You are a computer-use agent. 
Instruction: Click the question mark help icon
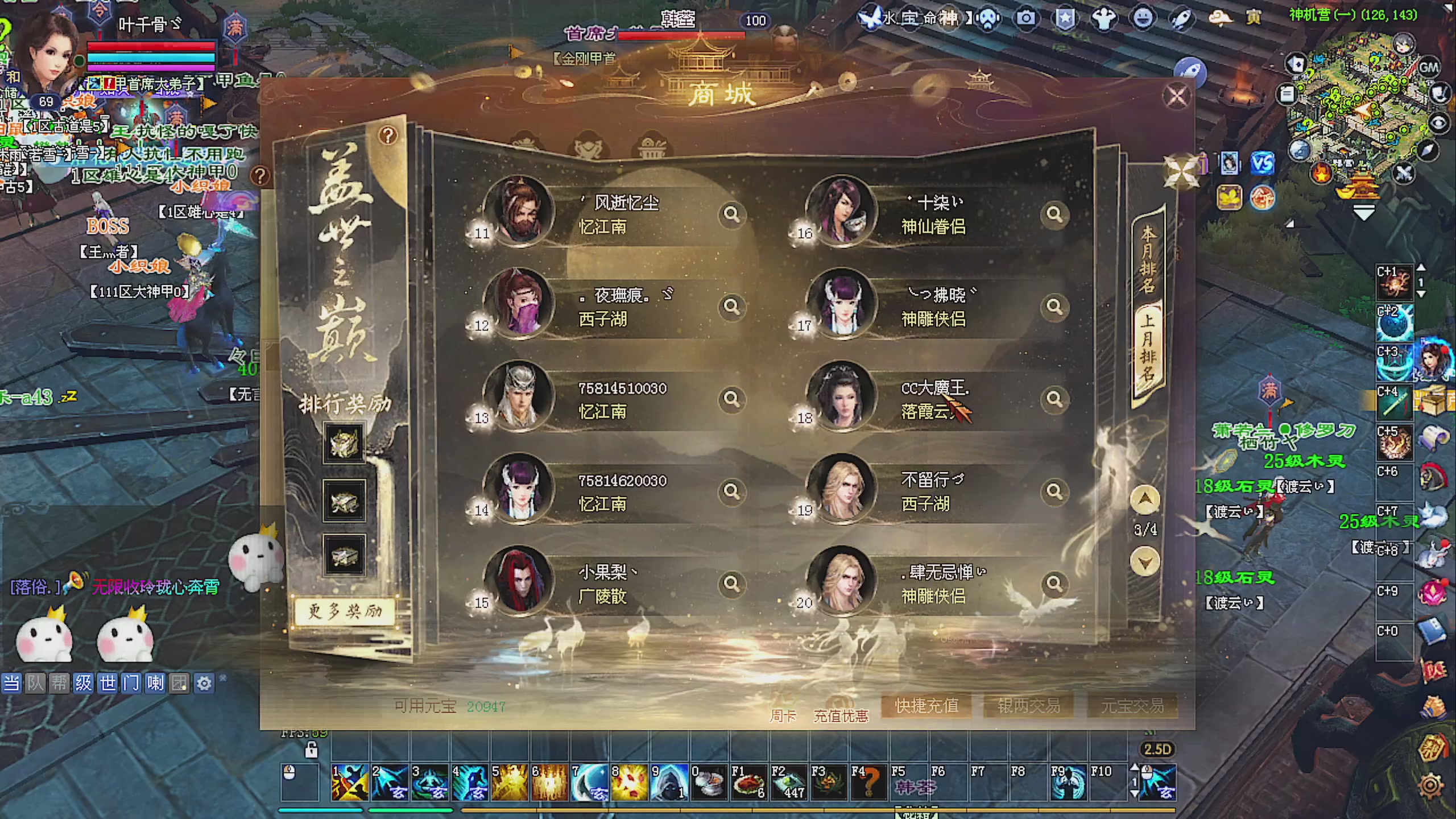(388, 135)
